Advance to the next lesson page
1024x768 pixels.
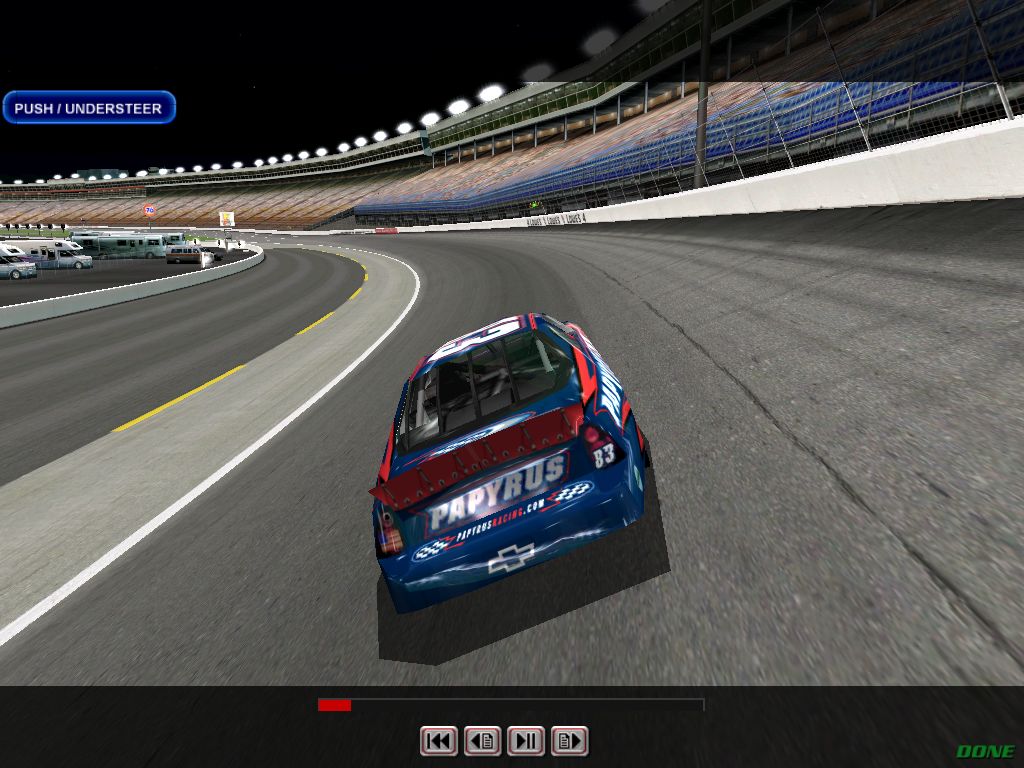(569, 741)
